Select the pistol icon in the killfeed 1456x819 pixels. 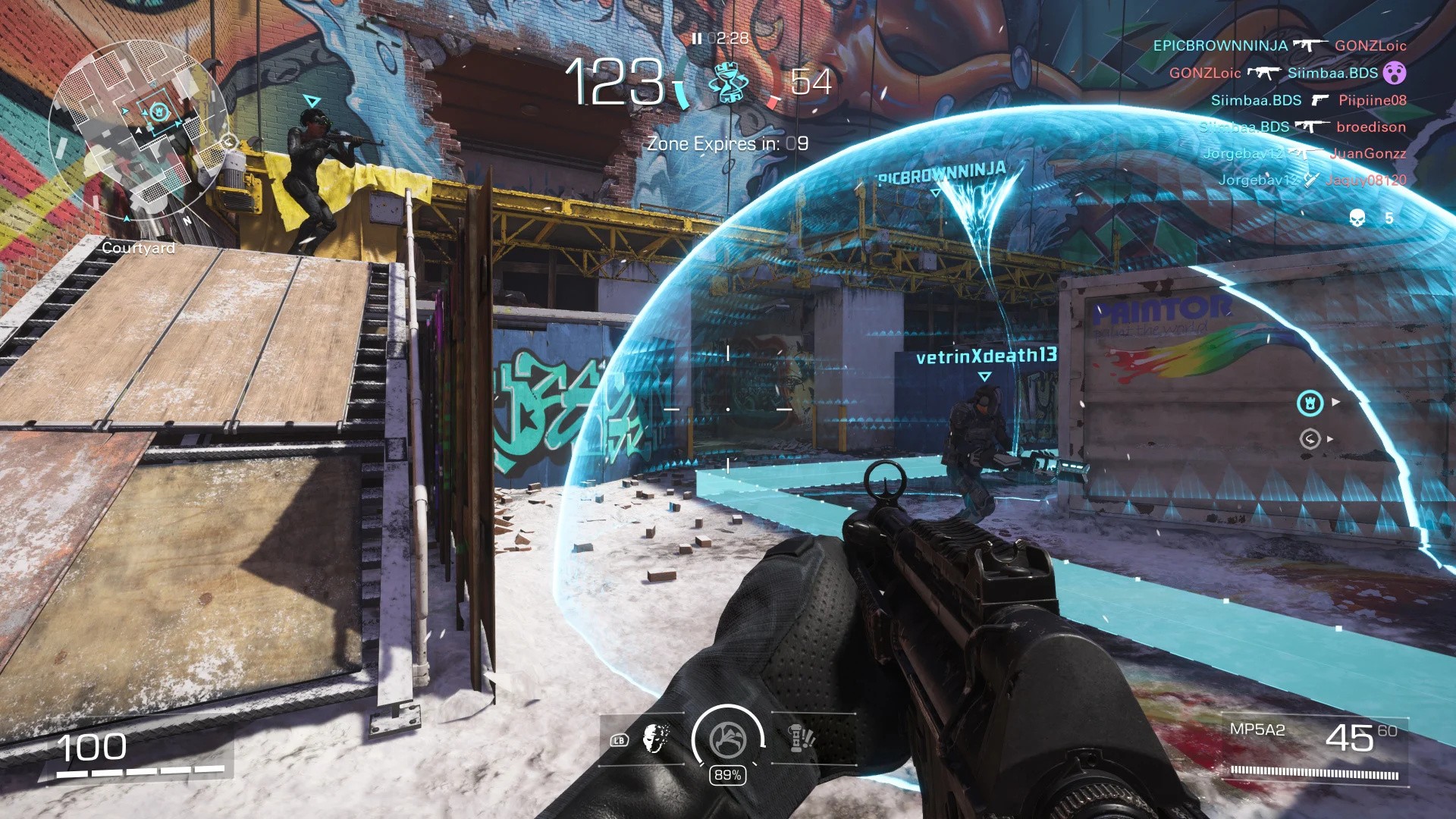tap(1322, 99)
